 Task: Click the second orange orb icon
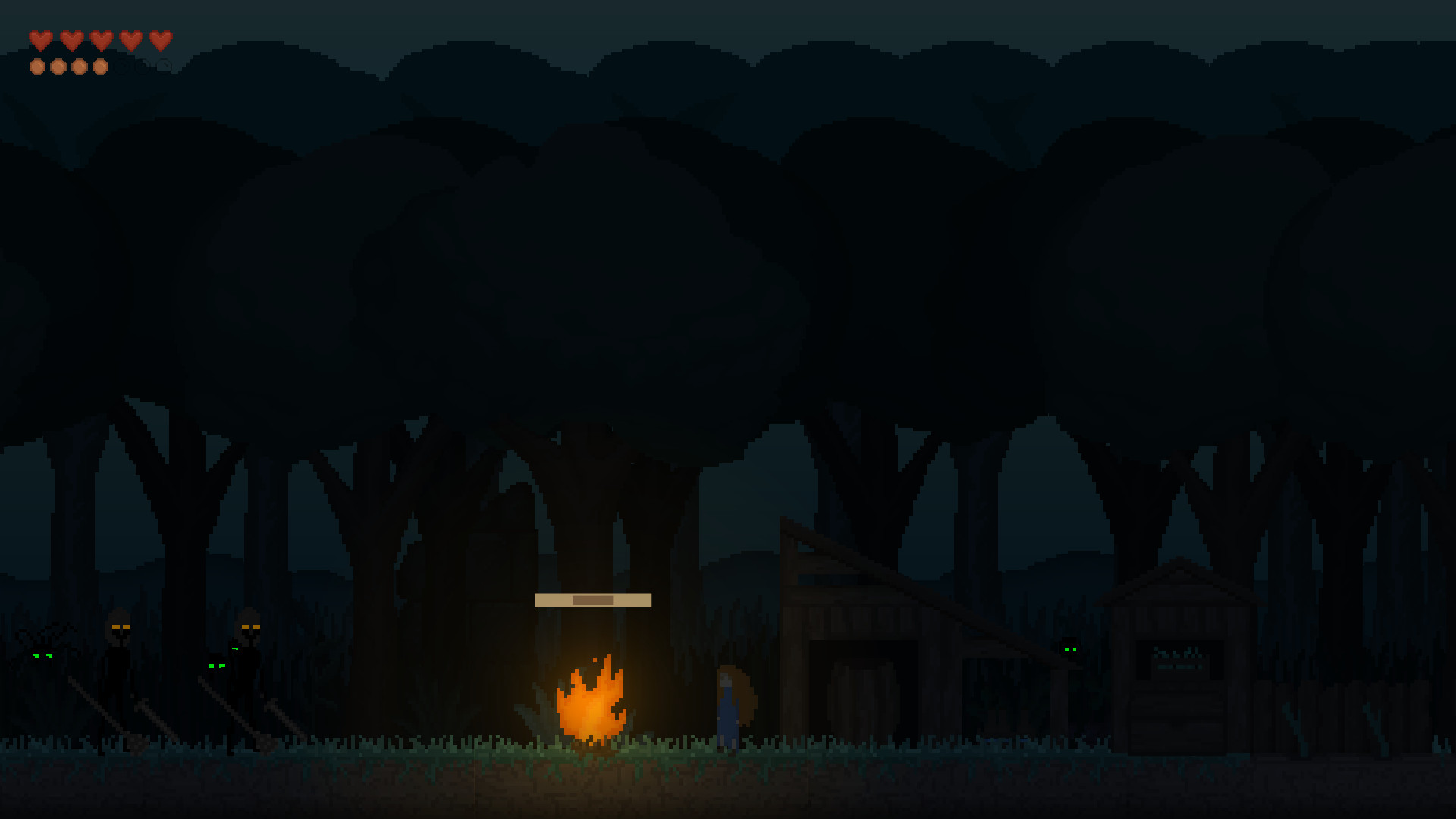click(x=58, y=67)
